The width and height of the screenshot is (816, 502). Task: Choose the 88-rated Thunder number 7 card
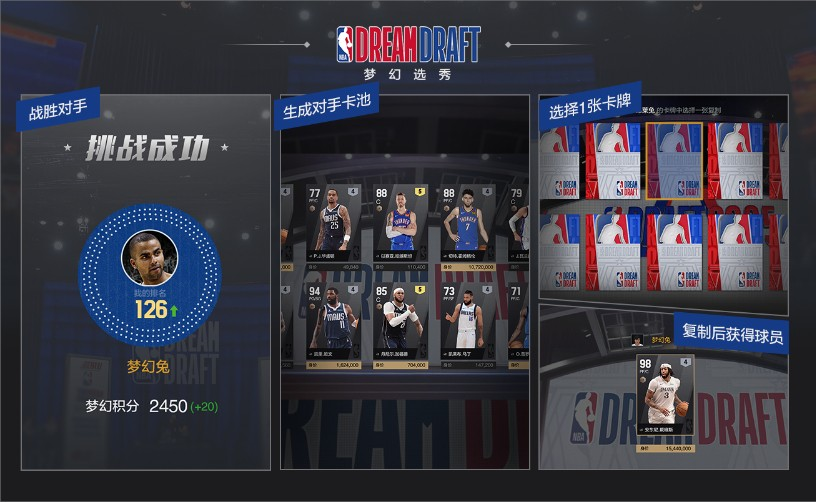(x=463, y=225)
